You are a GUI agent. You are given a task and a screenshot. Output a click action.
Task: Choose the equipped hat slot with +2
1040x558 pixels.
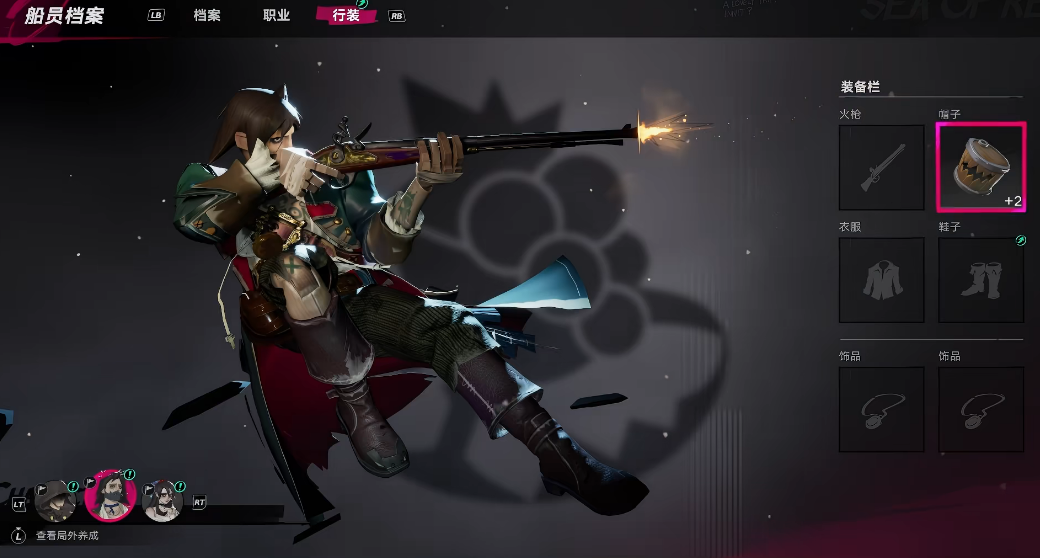tap(980, 167)
